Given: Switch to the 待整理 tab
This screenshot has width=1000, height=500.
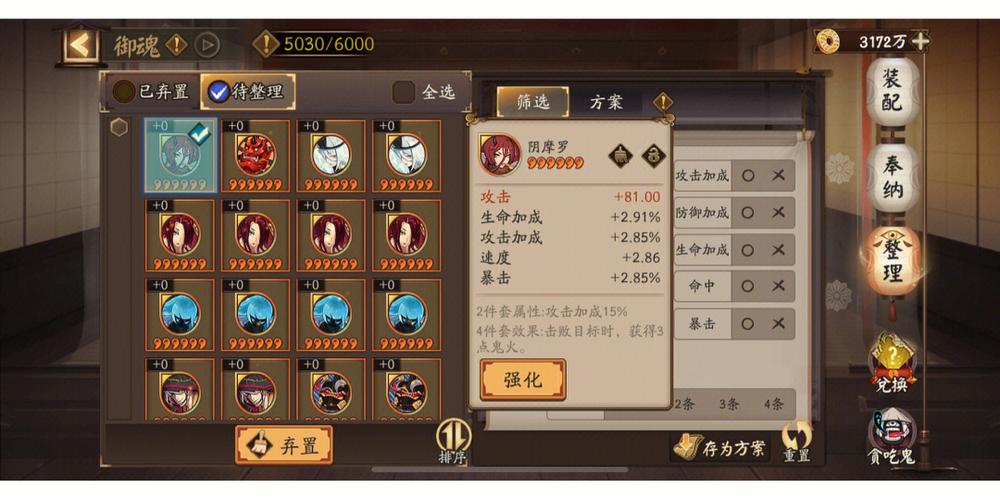Looking at the screenshot, I should (247, 92).
